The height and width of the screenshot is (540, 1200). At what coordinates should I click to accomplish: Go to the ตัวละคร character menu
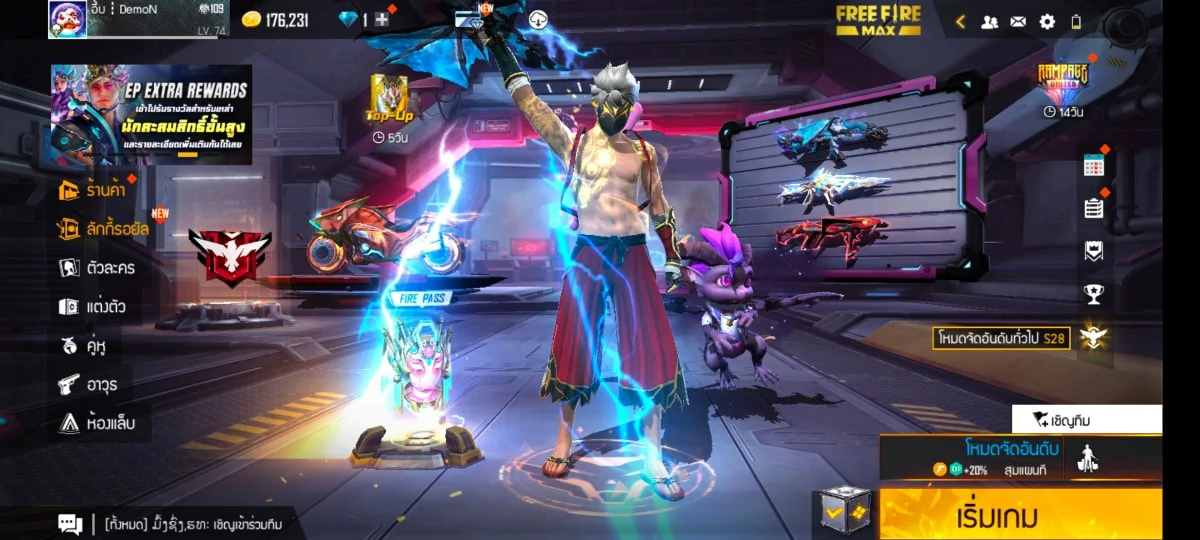[97, 268]
